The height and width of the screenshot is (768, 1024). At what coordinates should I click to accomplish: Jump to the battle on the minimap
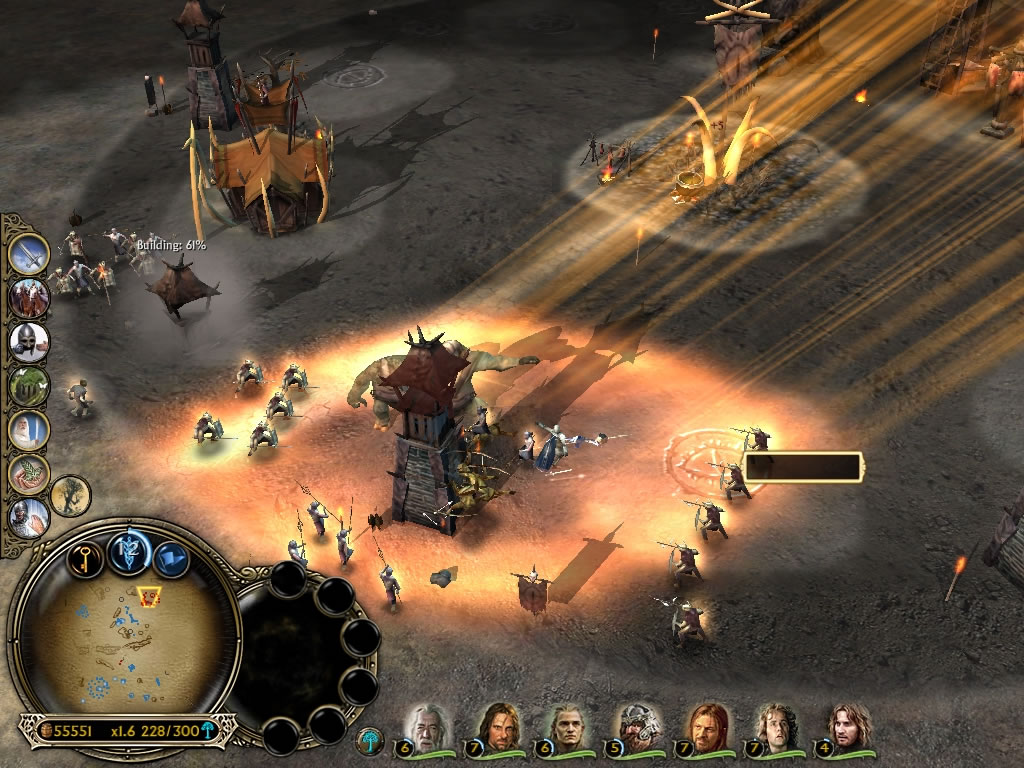tap(150, 597)
